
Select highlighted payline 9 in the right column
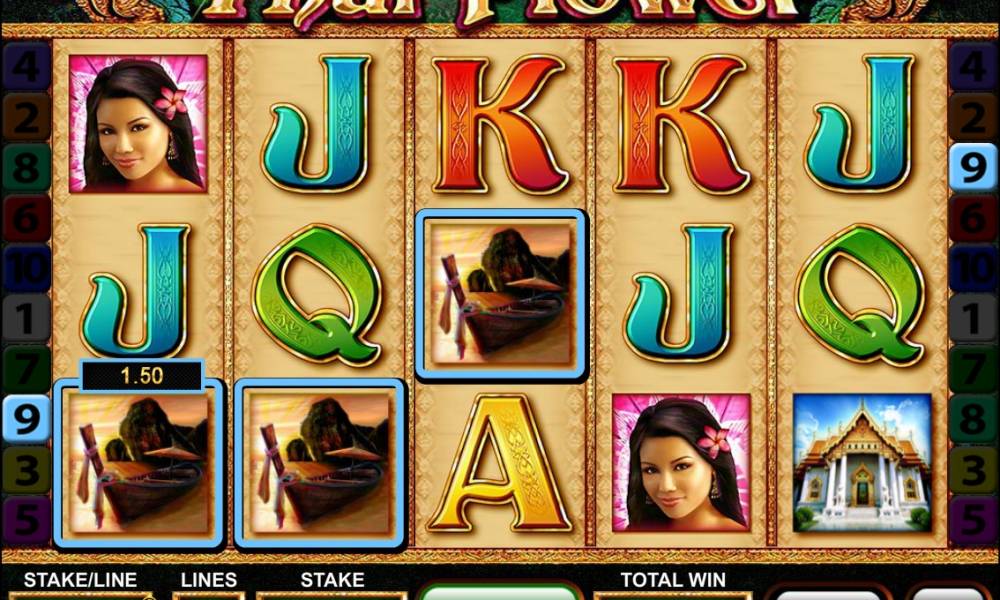click(x=973, y=166)
